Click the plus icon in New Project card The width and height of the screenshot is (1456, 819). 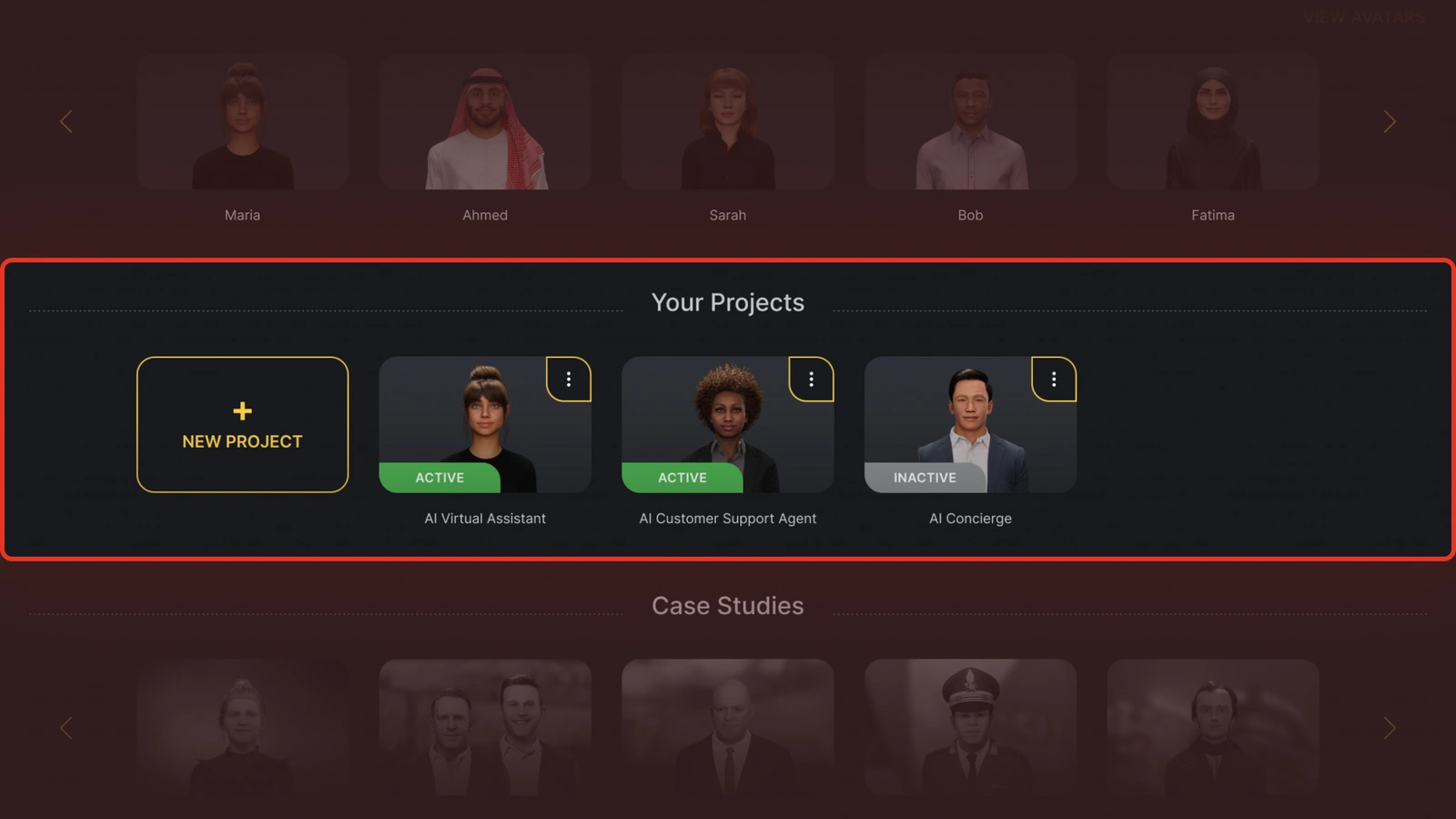pyautogui.click(x=241, y=410)
